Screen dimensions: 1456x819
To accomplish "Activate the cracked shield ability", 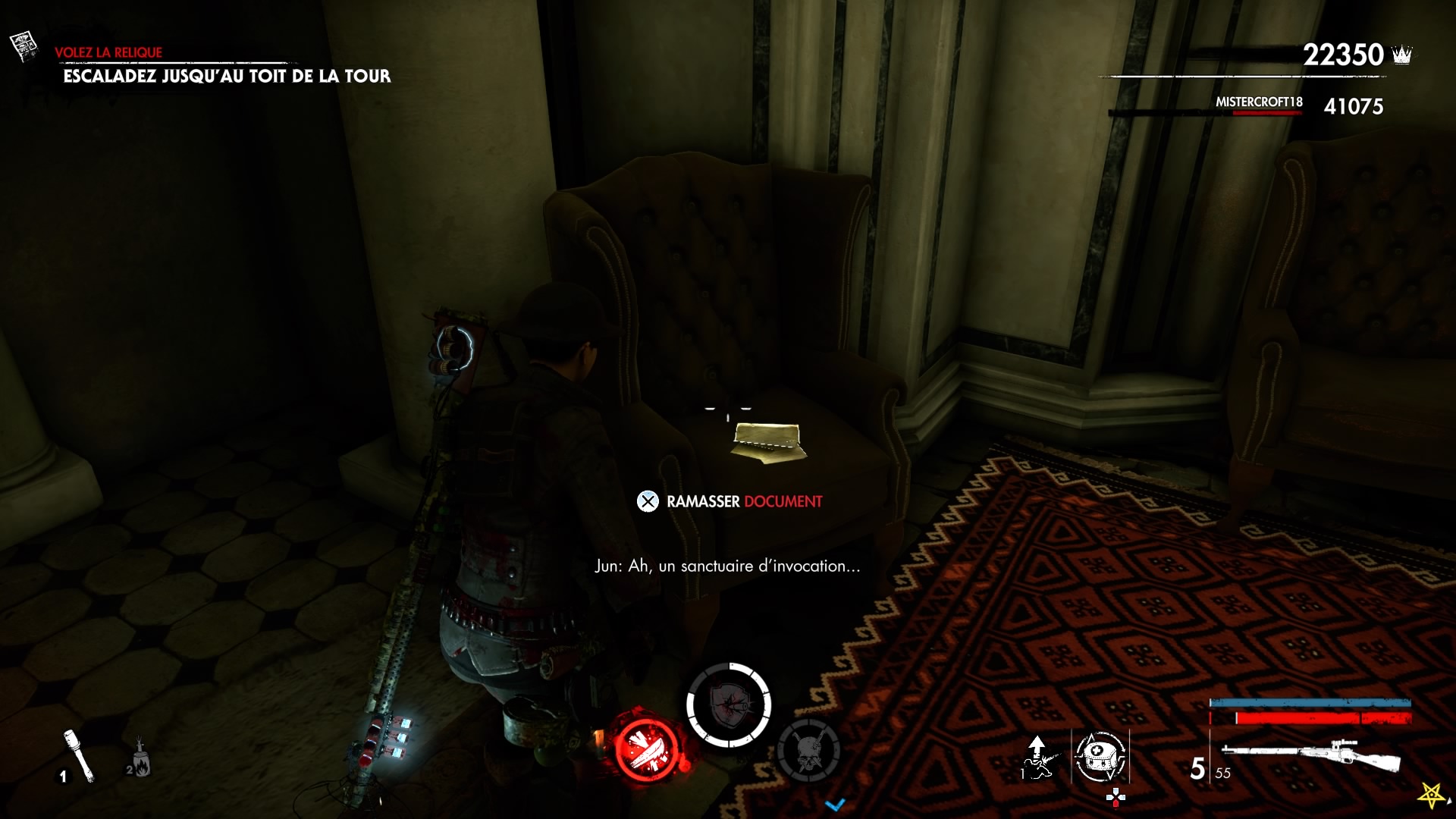I will [729, 705].
